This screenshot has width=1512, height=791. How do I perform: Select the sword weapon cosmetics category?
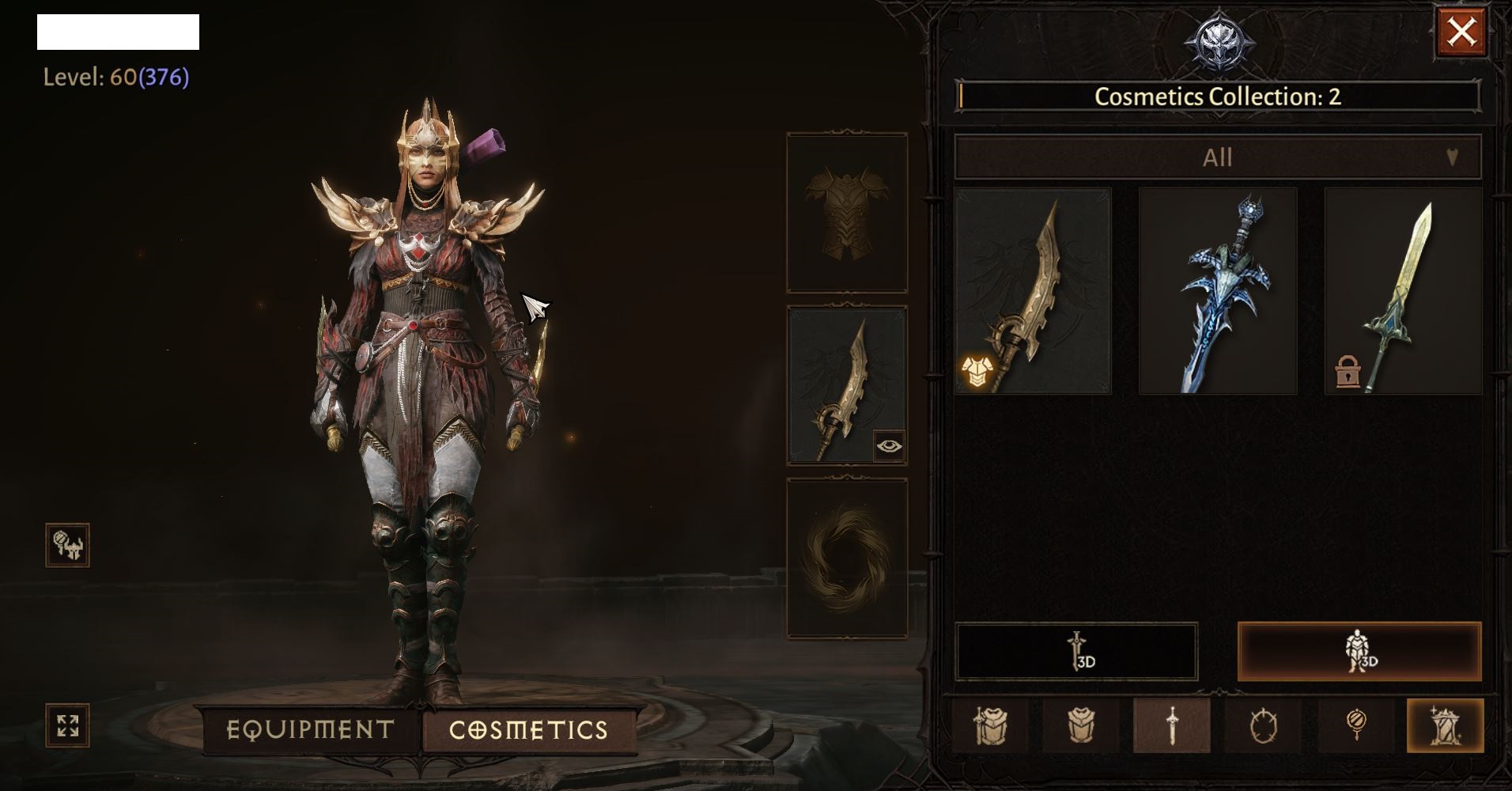(1171, 725)
